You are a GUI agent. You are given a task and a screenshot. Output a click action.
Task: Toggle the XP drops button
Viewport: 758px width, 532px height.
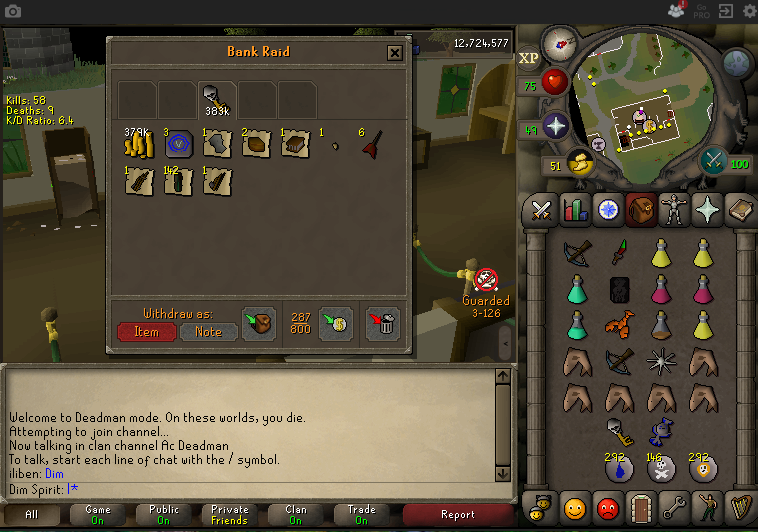point(529,57)
